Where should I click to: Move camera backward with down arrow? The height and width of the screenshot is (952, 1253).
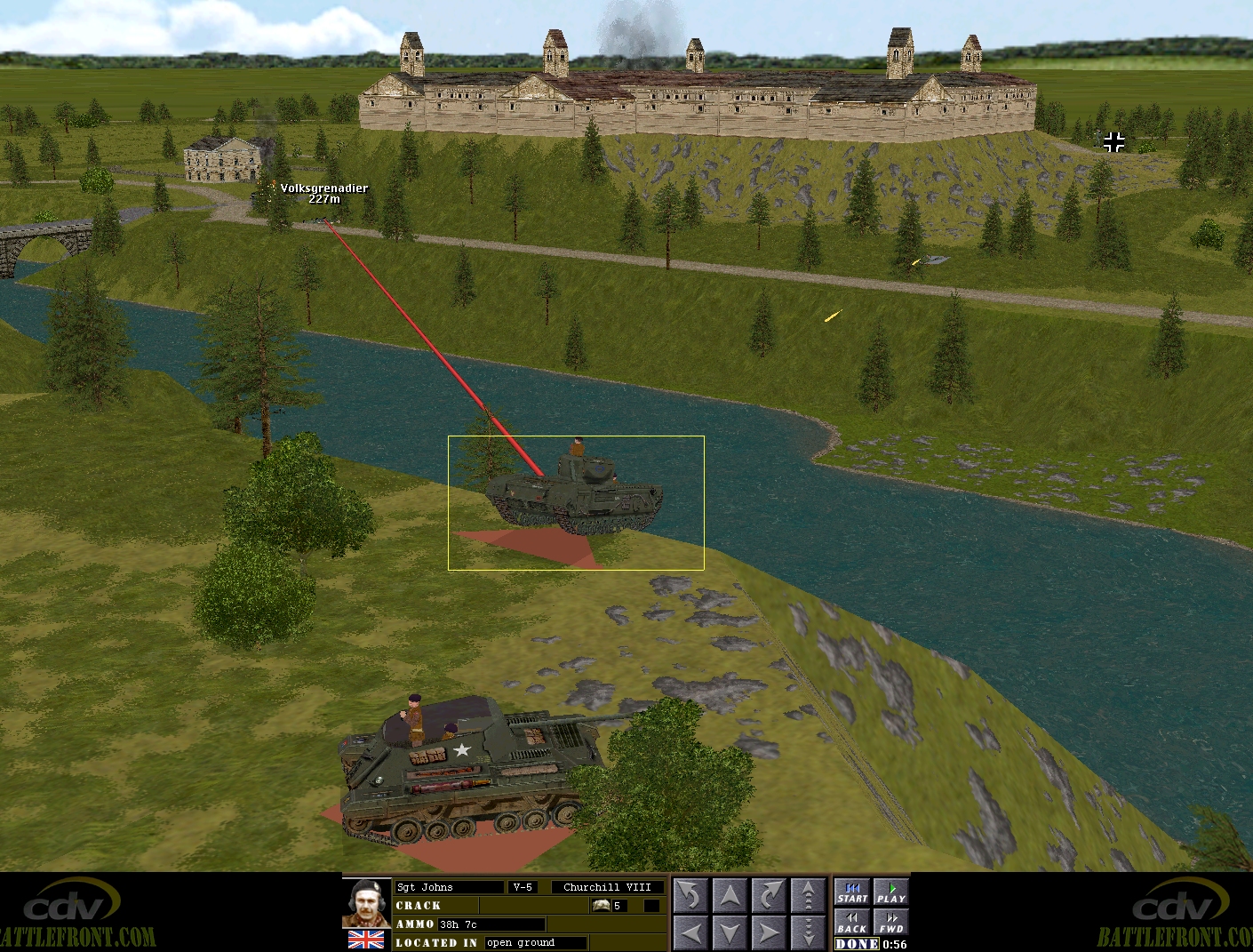[x=730, y=933]
